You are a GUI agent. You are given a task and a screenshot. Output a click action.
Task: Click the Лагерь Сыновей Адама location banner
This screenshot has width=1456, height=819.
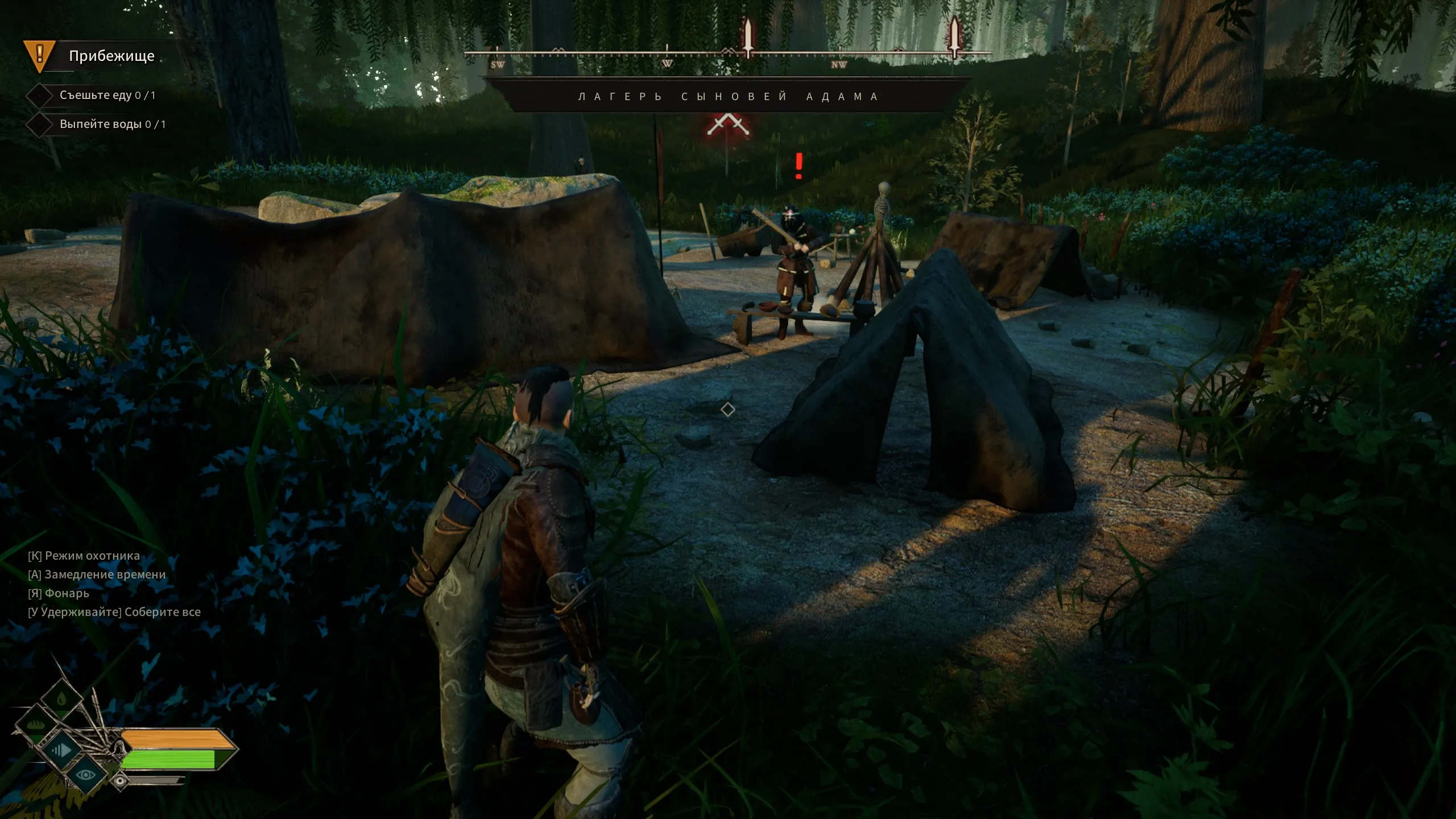click(728, 97)
